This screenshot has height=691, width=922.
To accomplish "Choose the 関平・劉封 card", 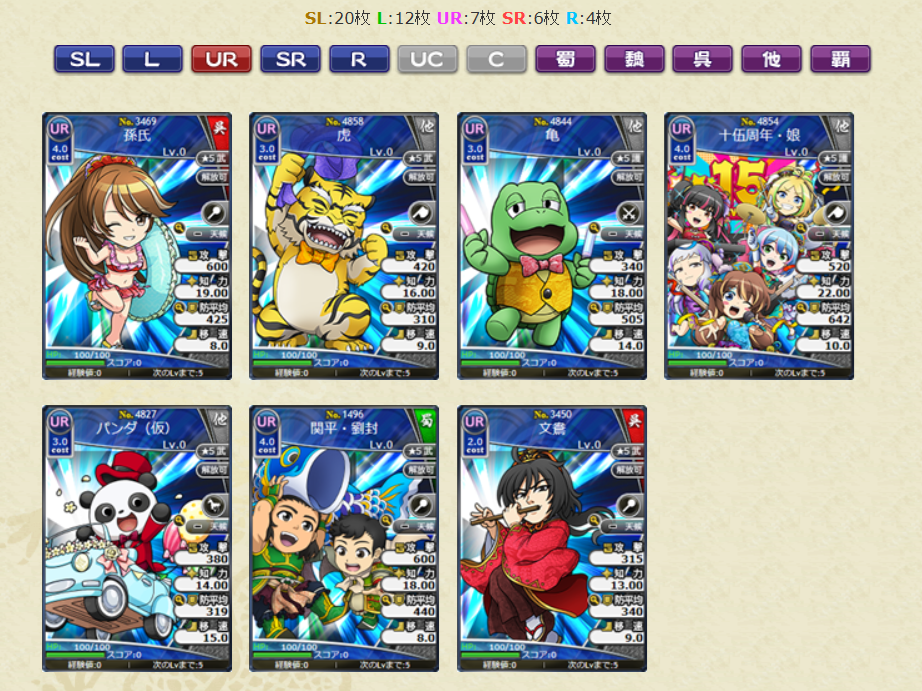I will click(x=344, y=538).
